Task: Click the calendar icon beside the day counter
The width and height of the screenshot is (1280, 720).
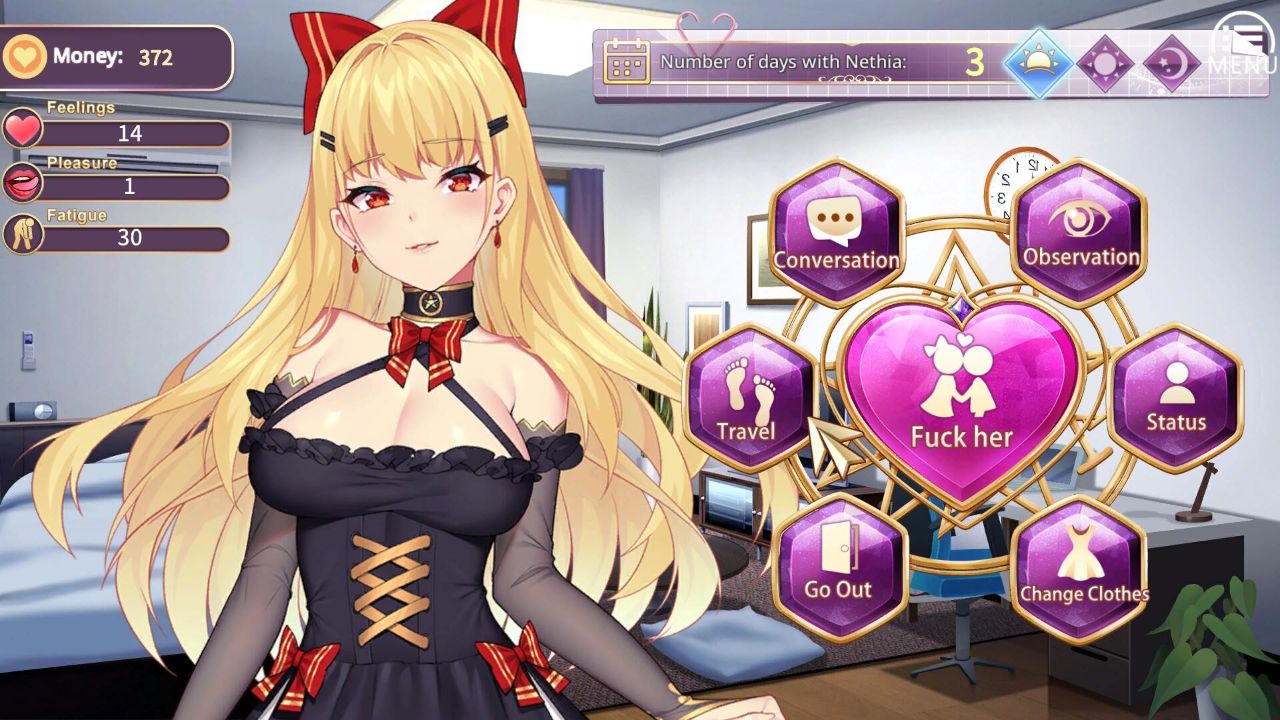Action: click(629, 61)
